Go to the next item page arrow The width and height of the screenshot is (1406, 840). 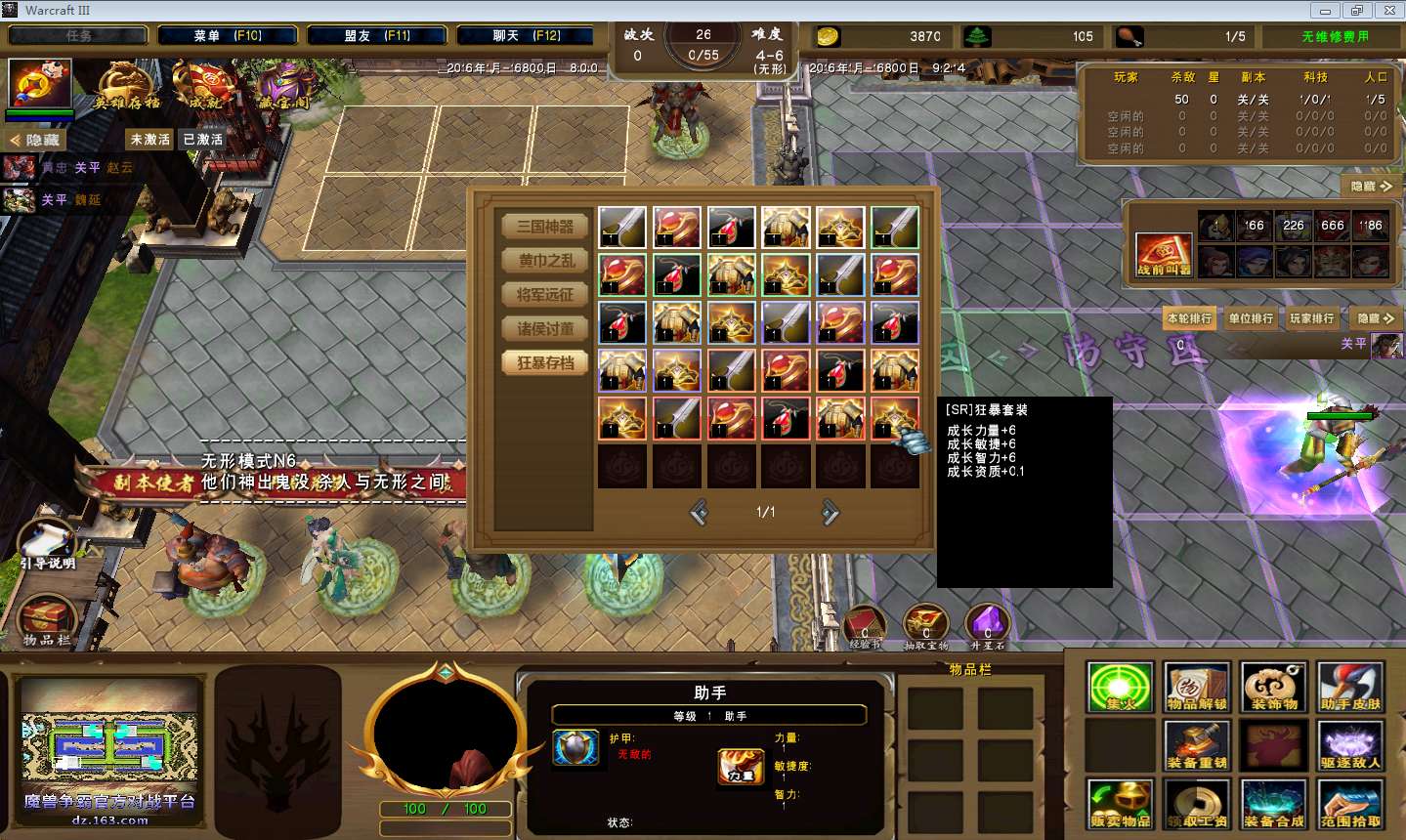click(x=830, y=512)
